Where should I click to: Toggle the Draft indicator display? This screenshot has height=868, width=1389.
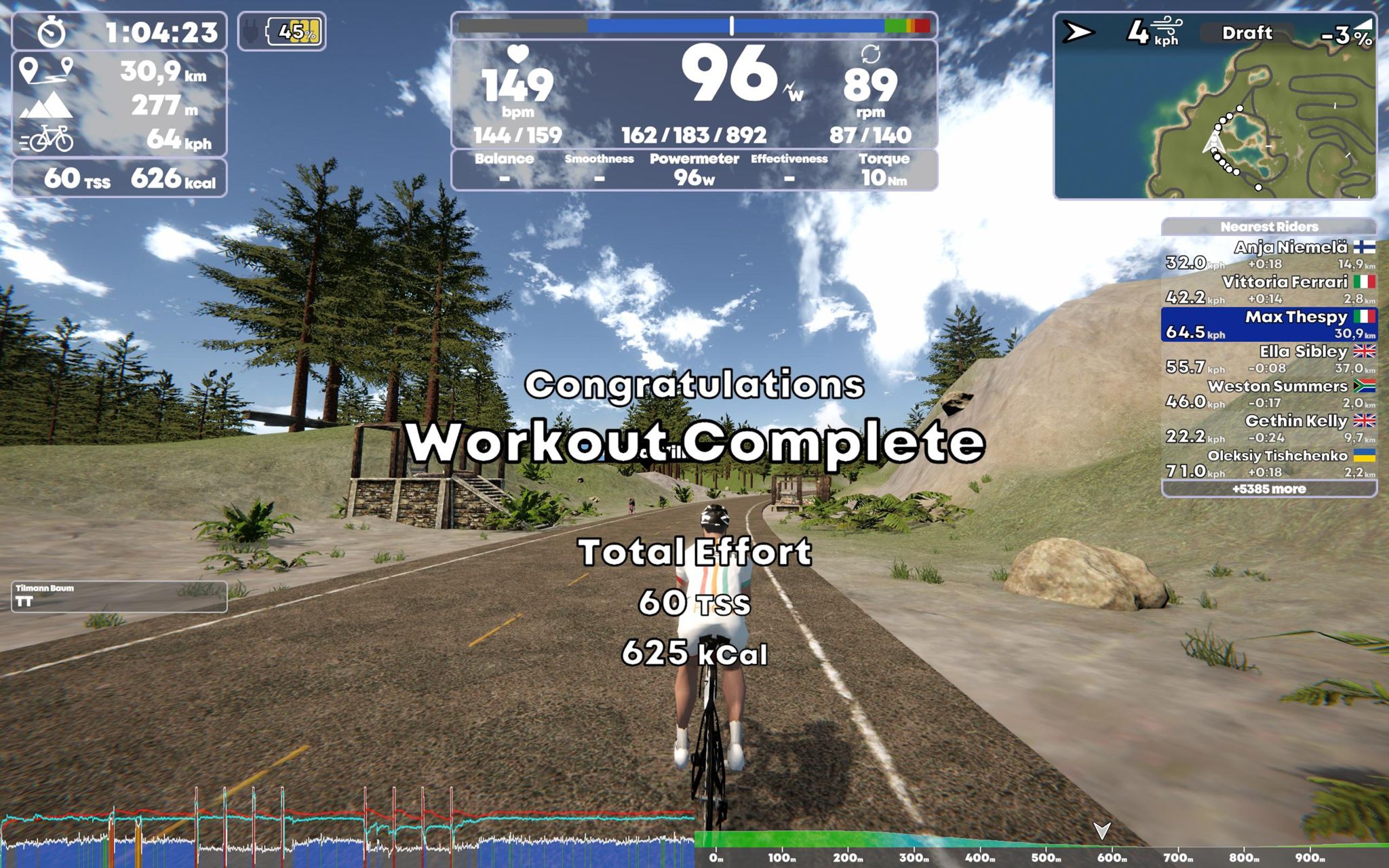pyautogui.click(x=1248, y=33)
